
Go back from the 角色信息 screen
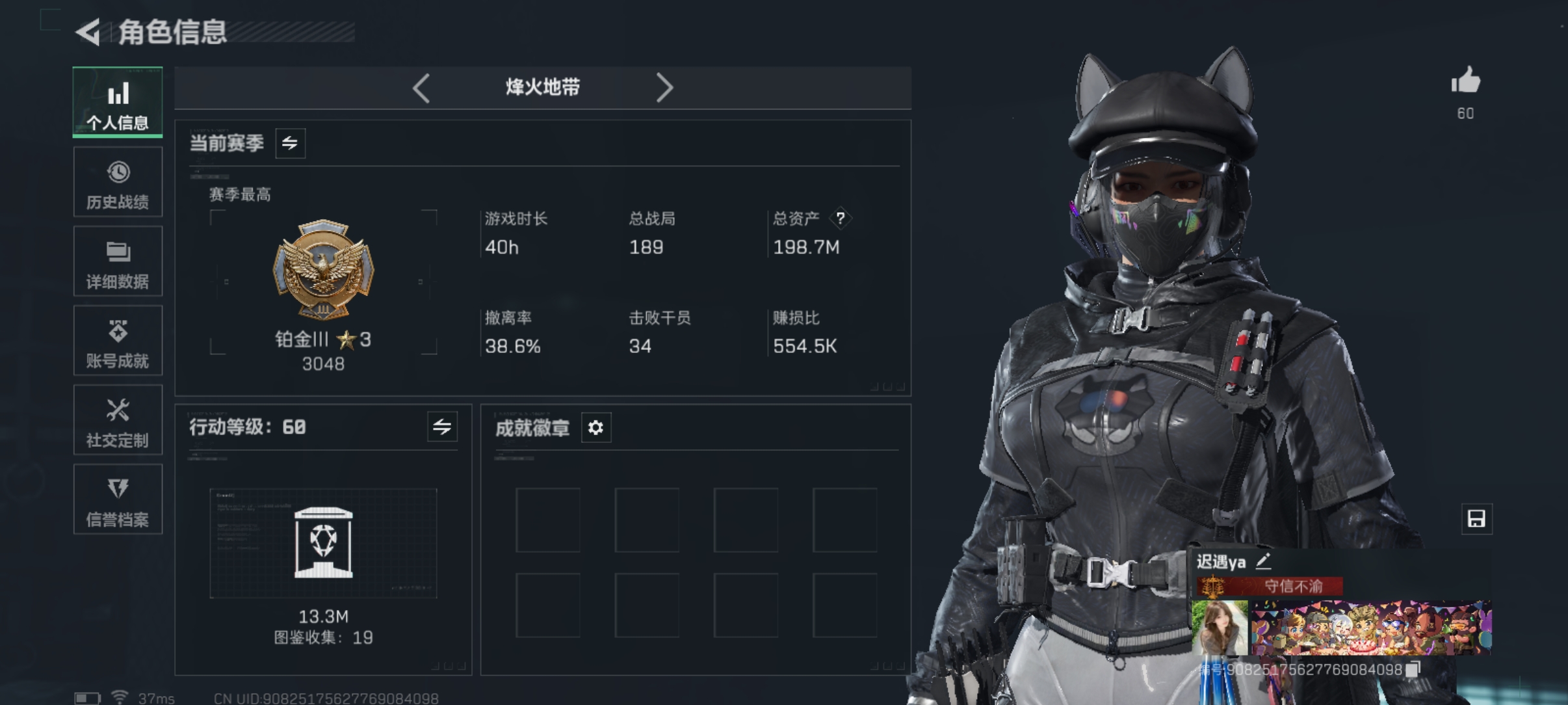tap(89, 31)
